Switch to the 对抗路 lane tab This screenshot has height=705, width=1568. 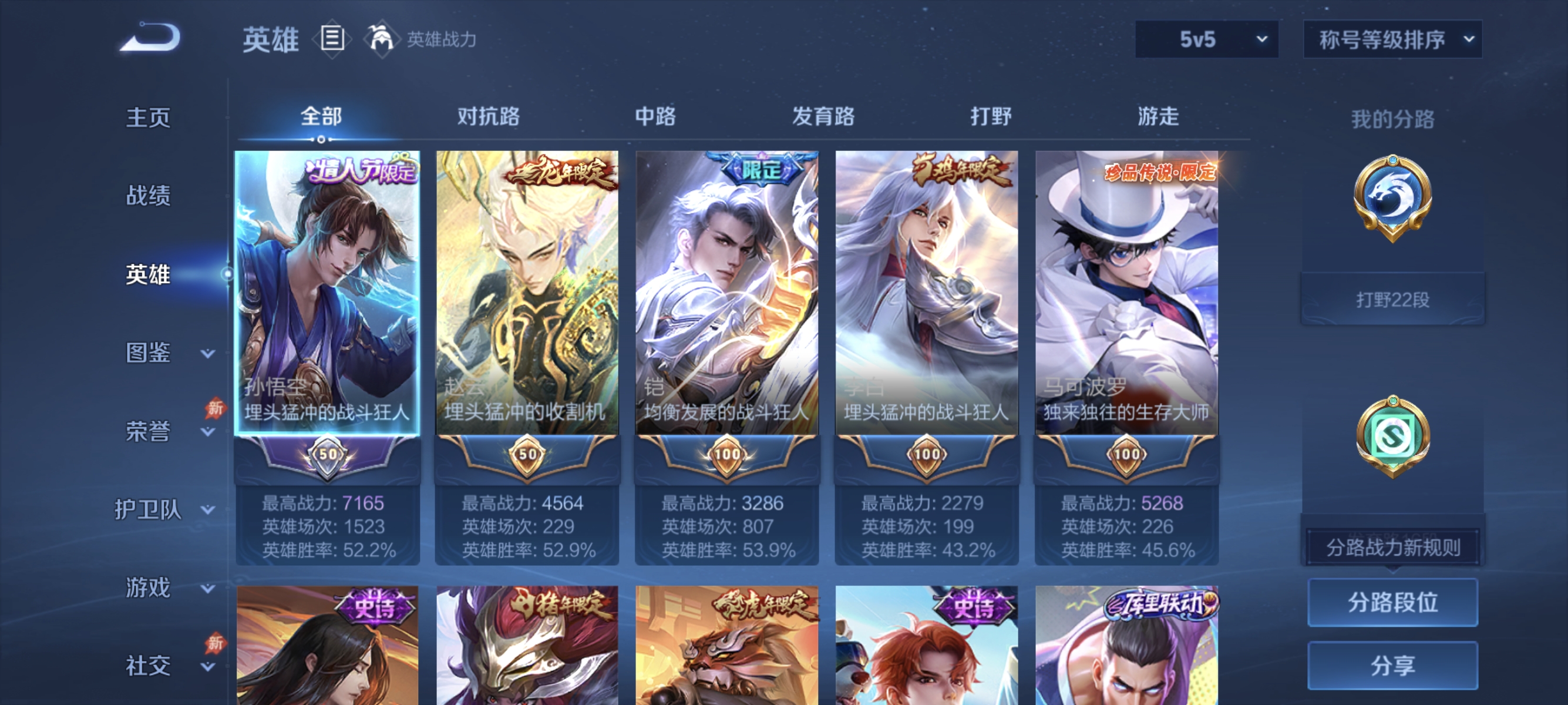tap(489, 117)
